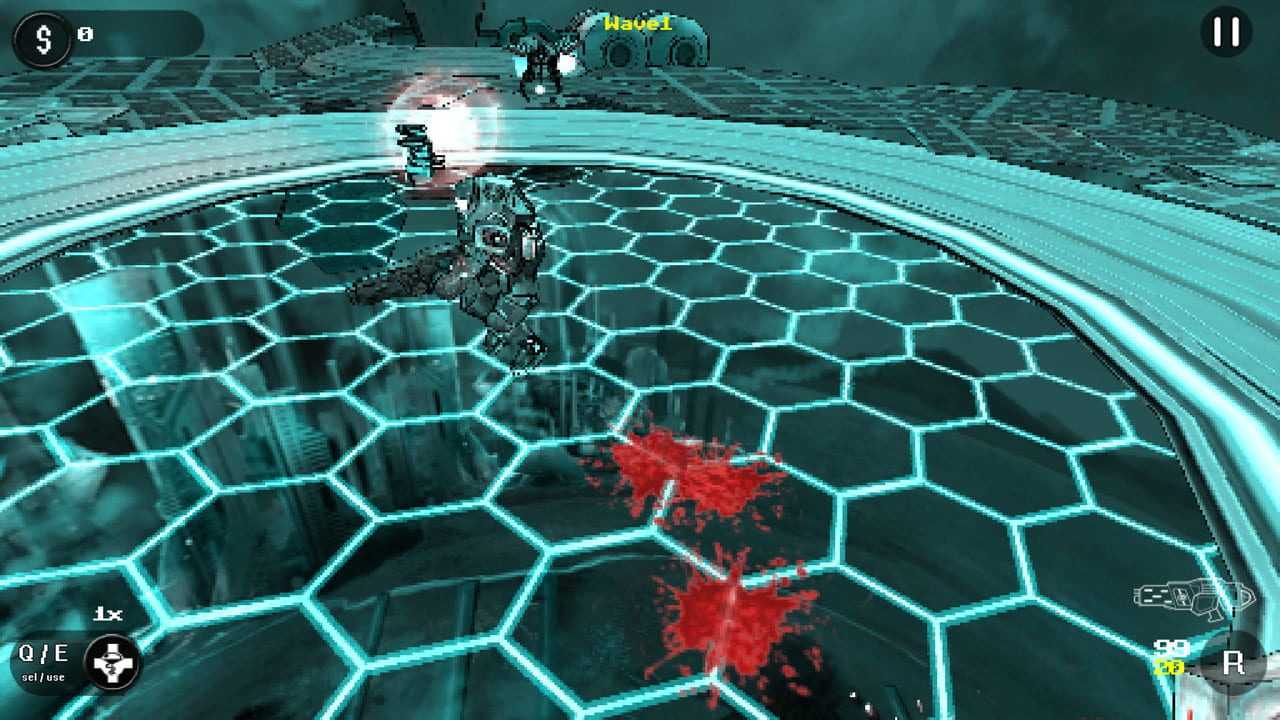Screen dimensions: 1280x720
Task: Open the money shop dollar icon
Action: point(42,40)
